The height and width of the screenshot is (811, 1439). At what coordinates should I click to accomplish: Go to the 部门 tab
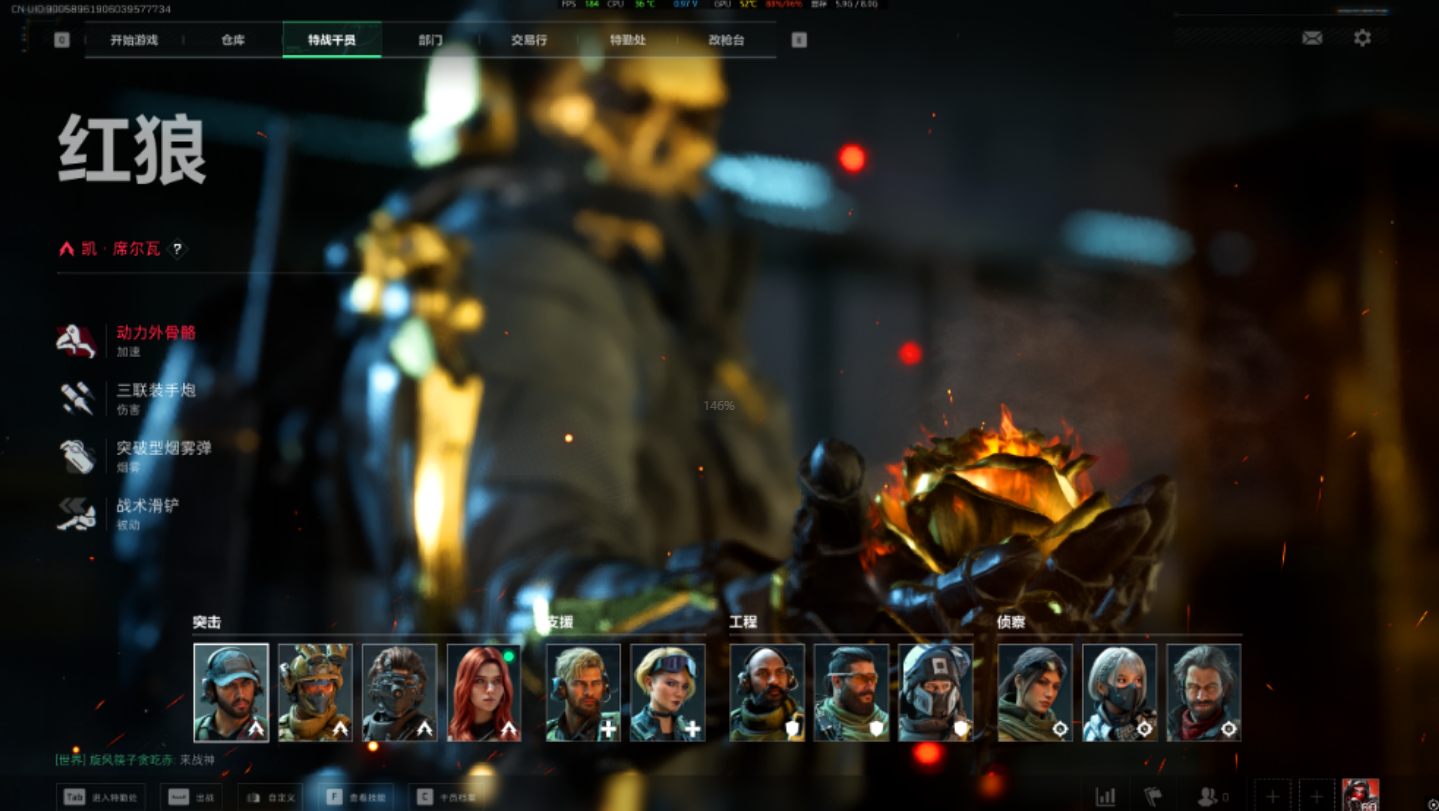coord(430,40)
